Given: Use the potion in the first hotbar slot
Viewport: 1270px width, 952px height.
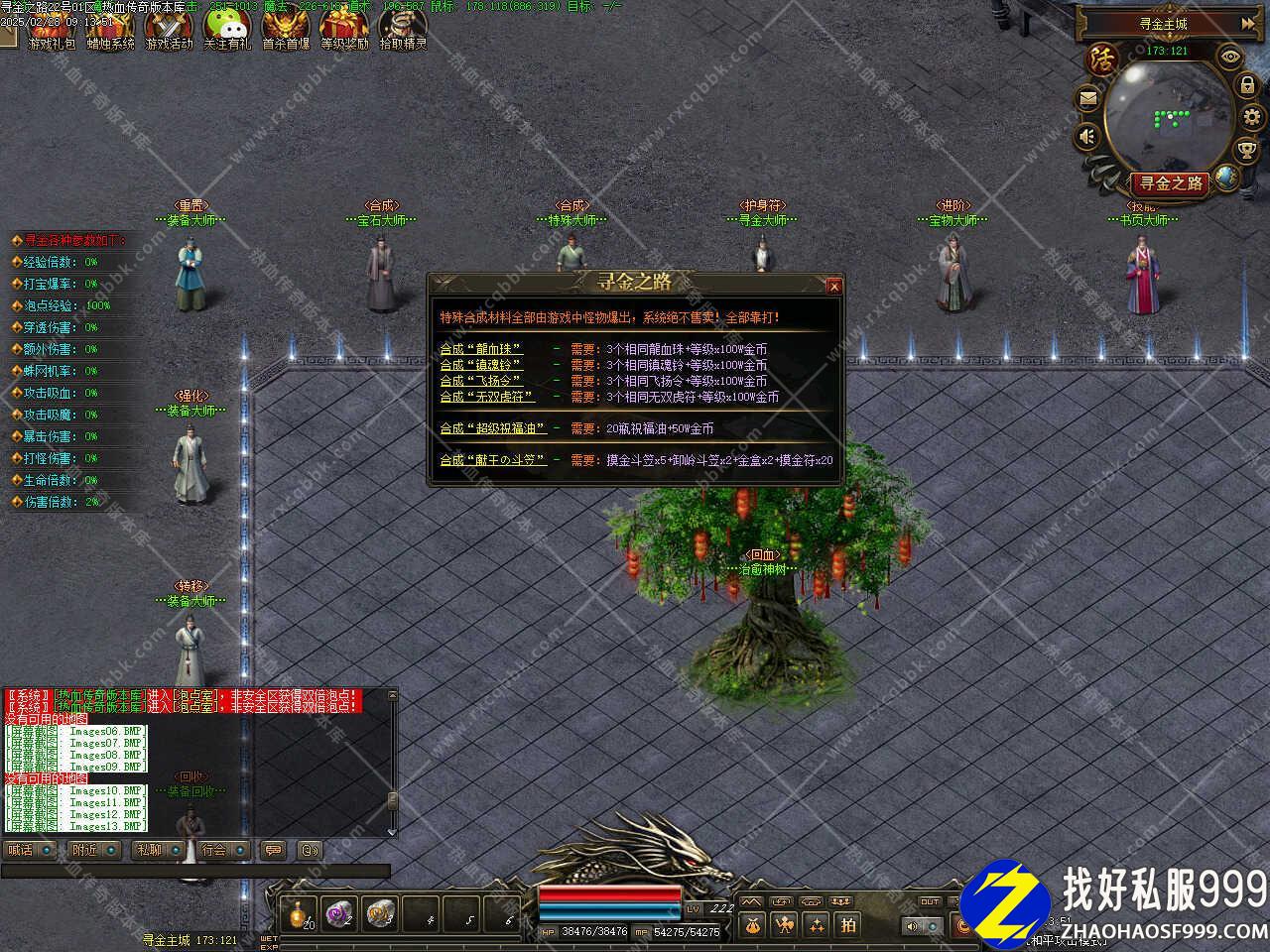Looking at the screenshot, I should click(298, 914).
